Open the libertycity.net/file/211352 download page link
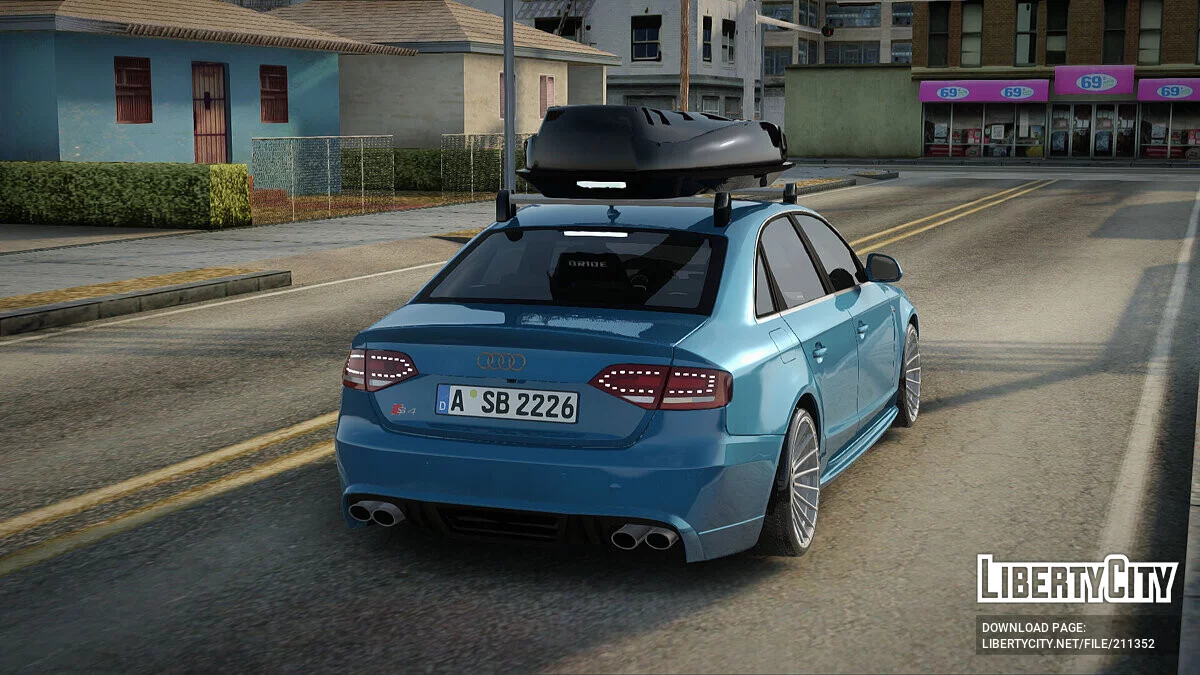Viewport: 1200px width, 675px height. [x=1067, y=644]
